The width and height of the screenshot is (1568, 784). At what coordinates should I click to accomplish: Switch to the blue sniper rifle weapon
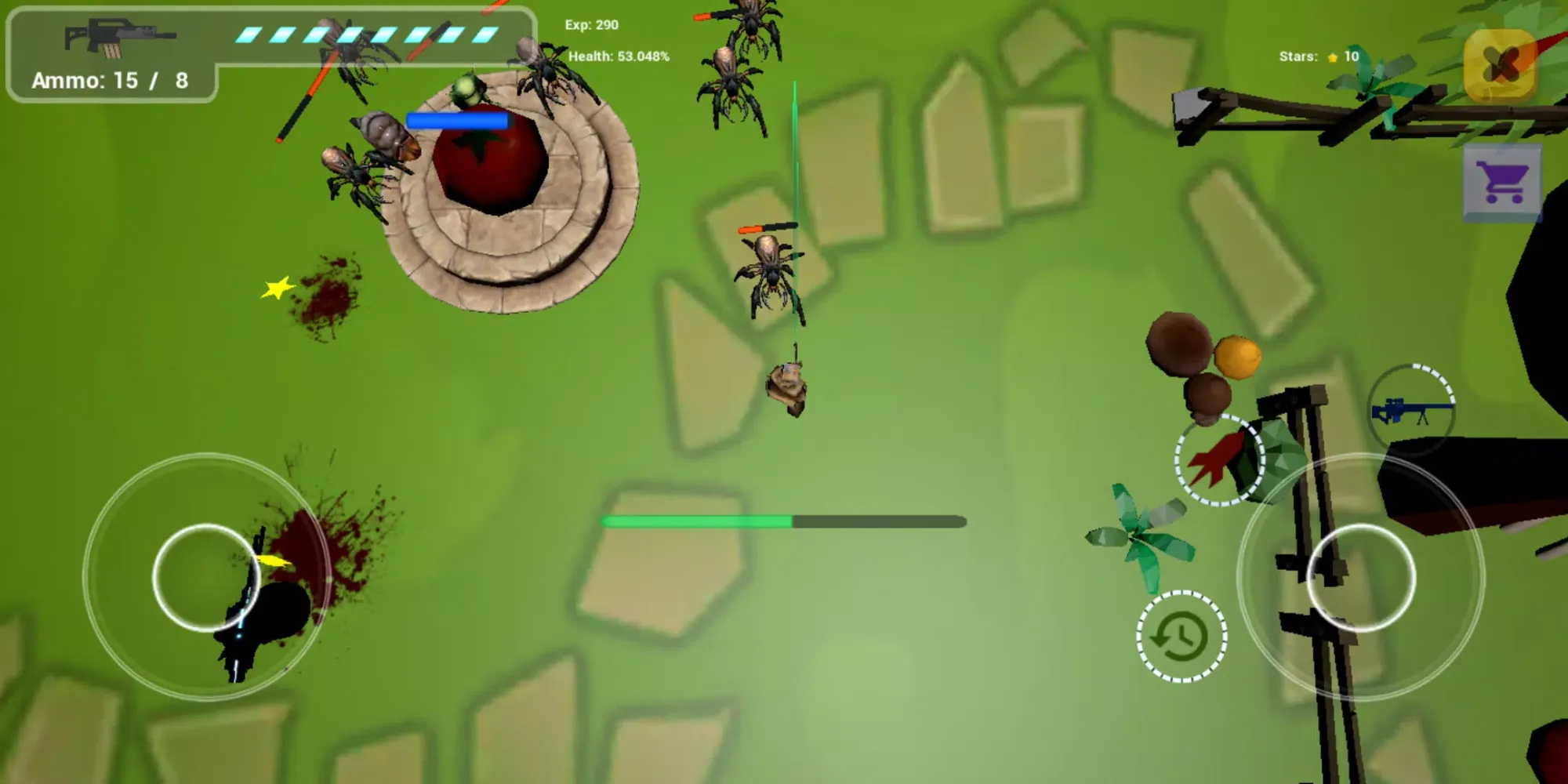[1412, 409]
